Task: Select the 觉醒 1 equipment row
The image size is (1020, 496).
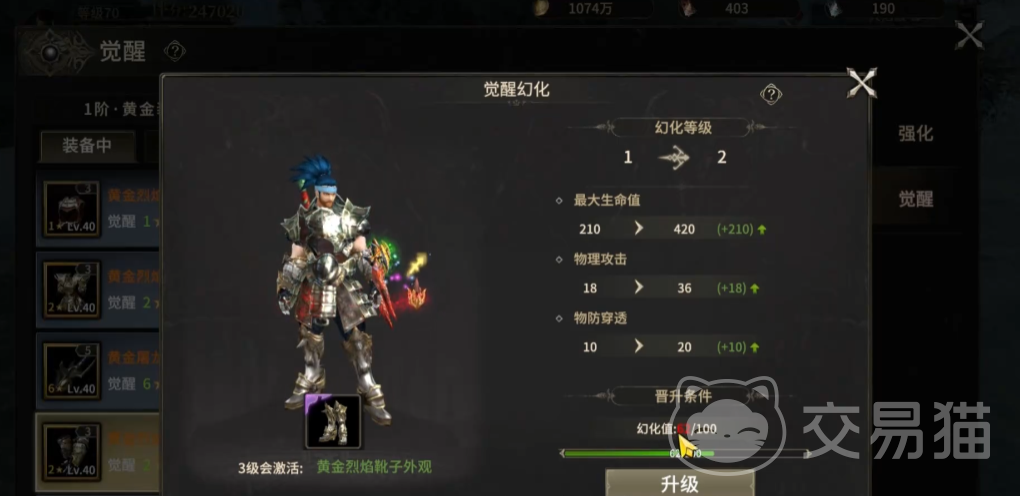Action: tap(98, 209)
